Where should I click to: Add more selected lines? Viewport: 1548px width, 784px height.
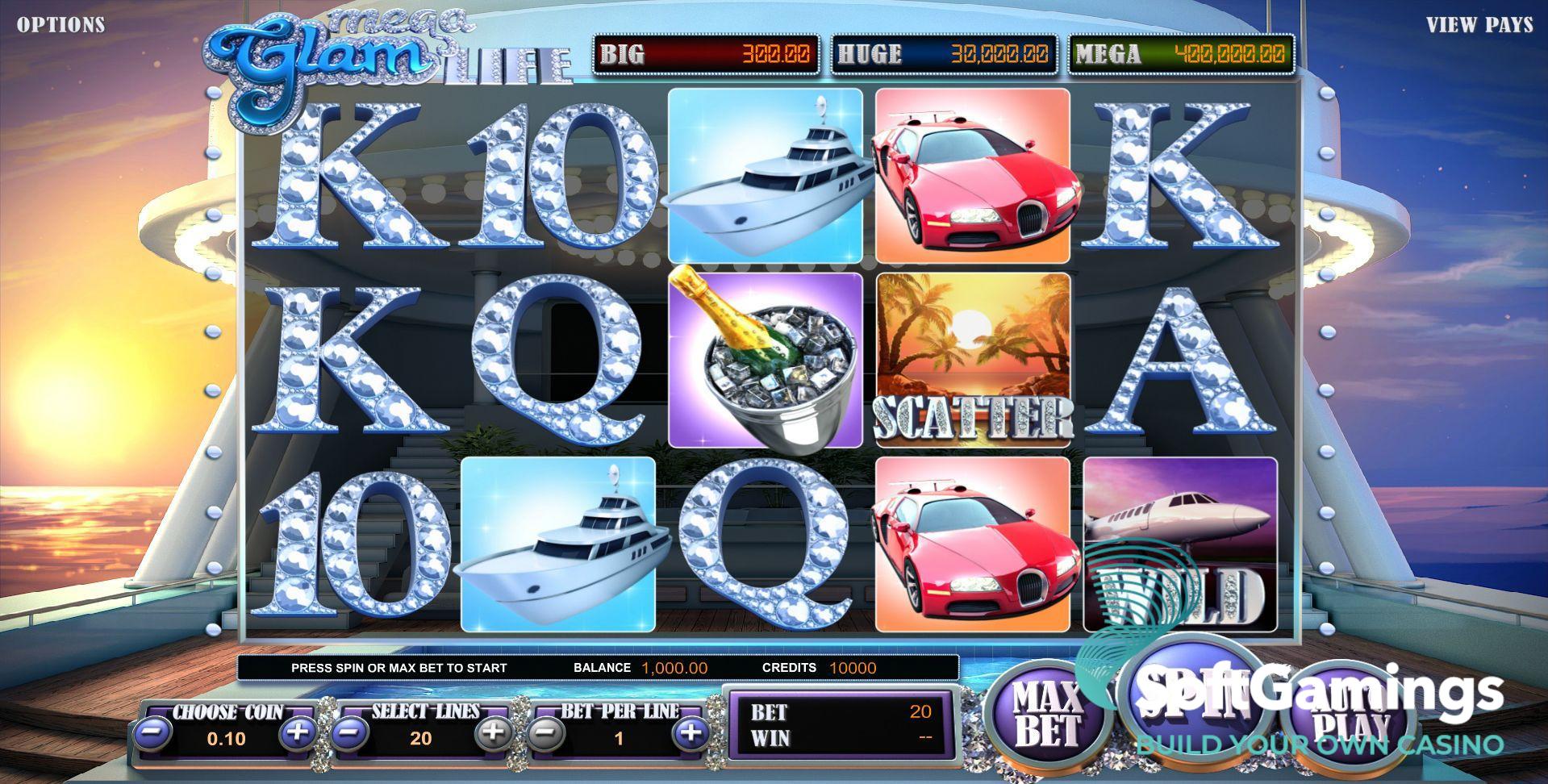[493, 735]
